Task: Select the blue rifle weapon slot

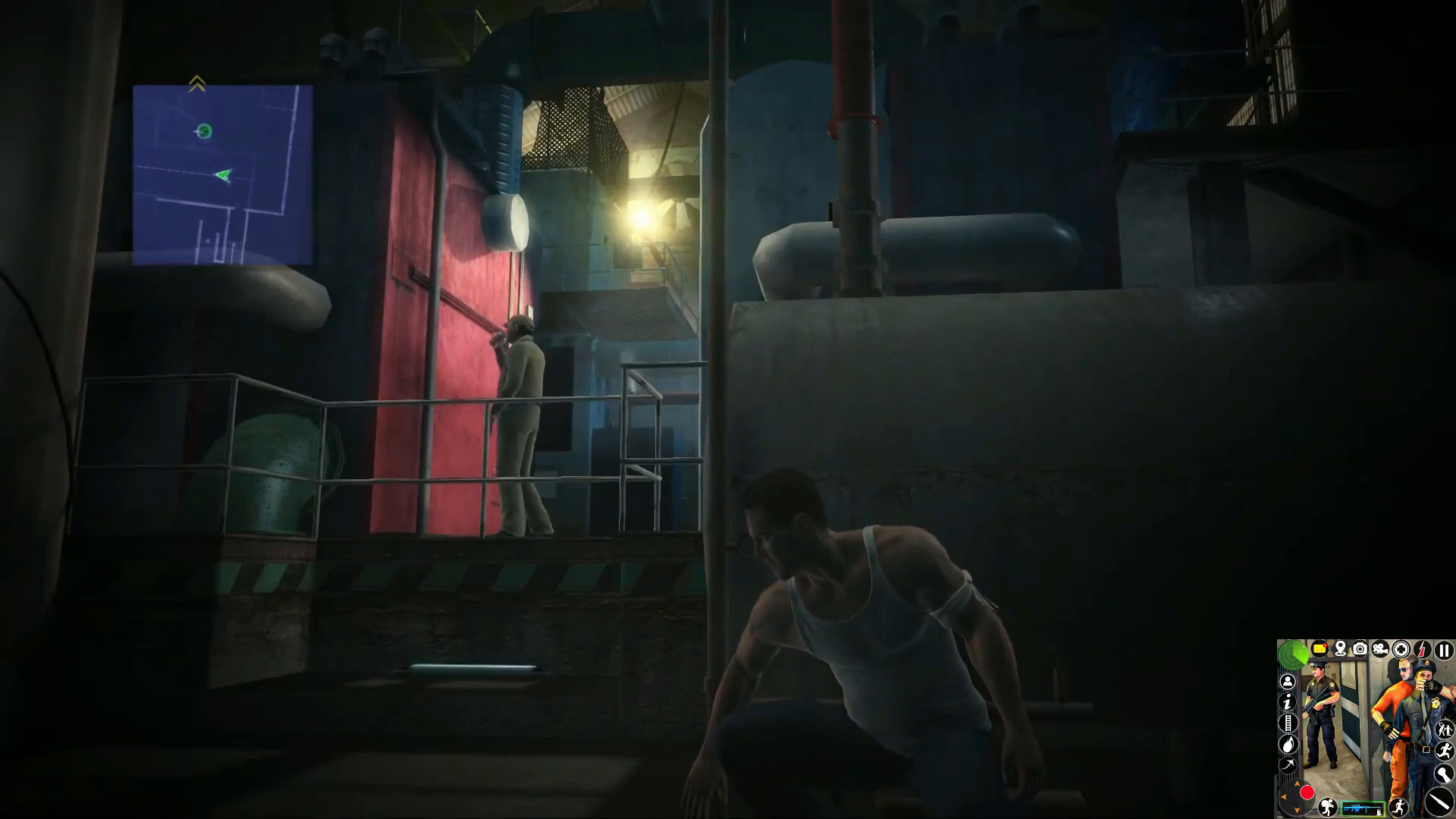Action: (1363, 808)
